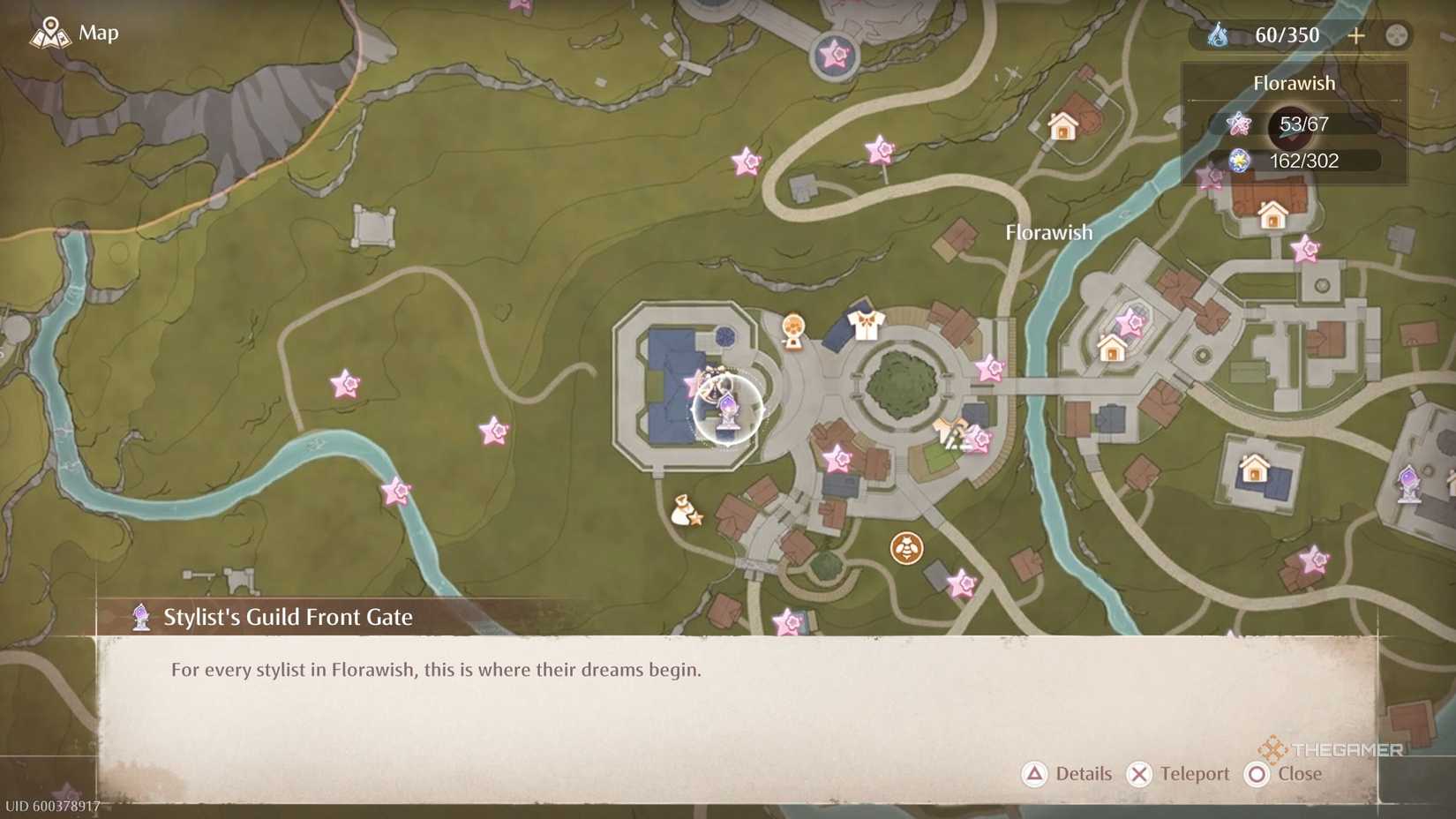This screenshot has height=819, width=1456.
Task: Click the Dew of Inspiration icon showing 162/302
Action: tap(1239, 162)
